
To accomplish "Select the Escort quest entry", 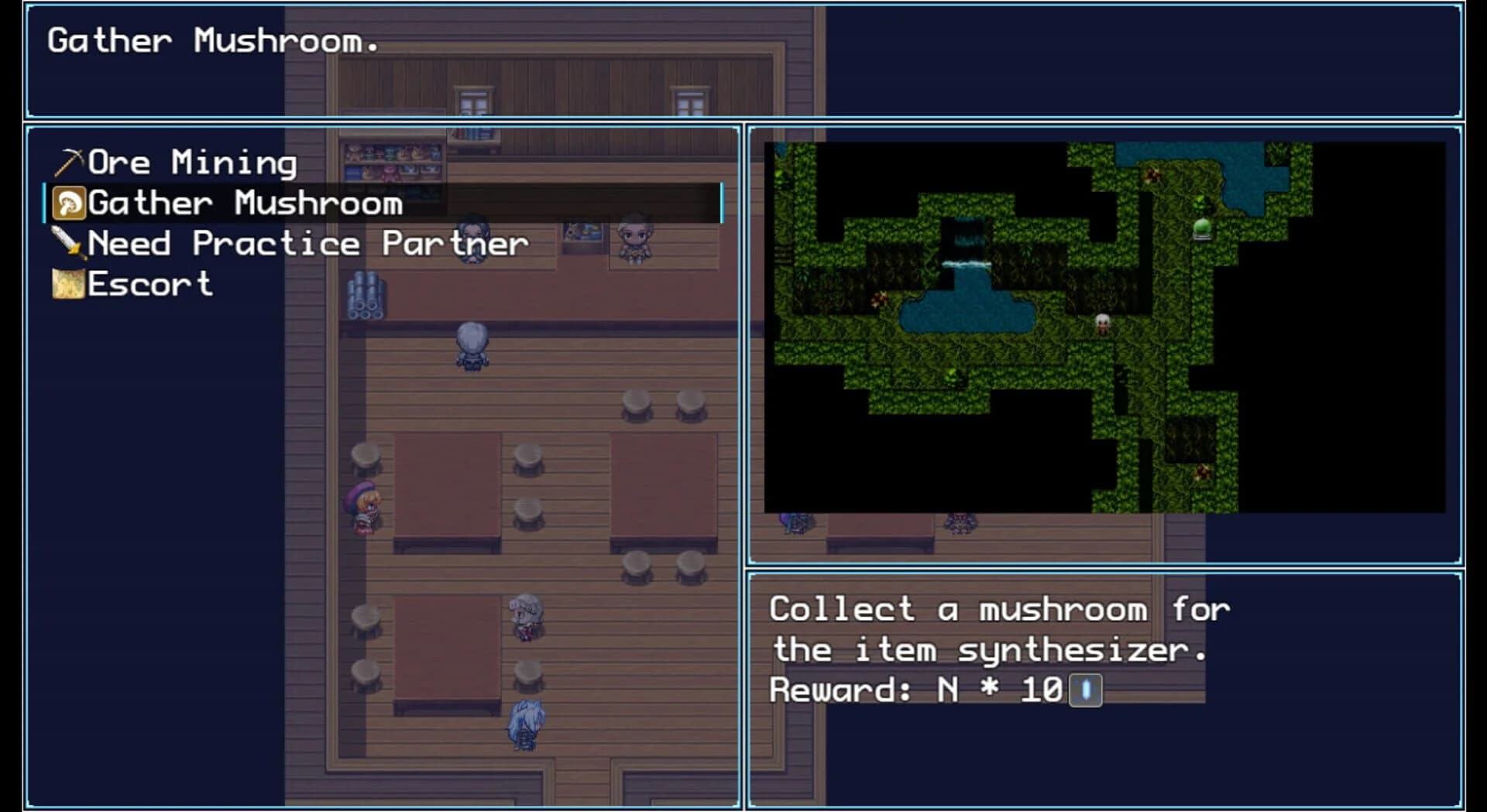I will (151, 284).
